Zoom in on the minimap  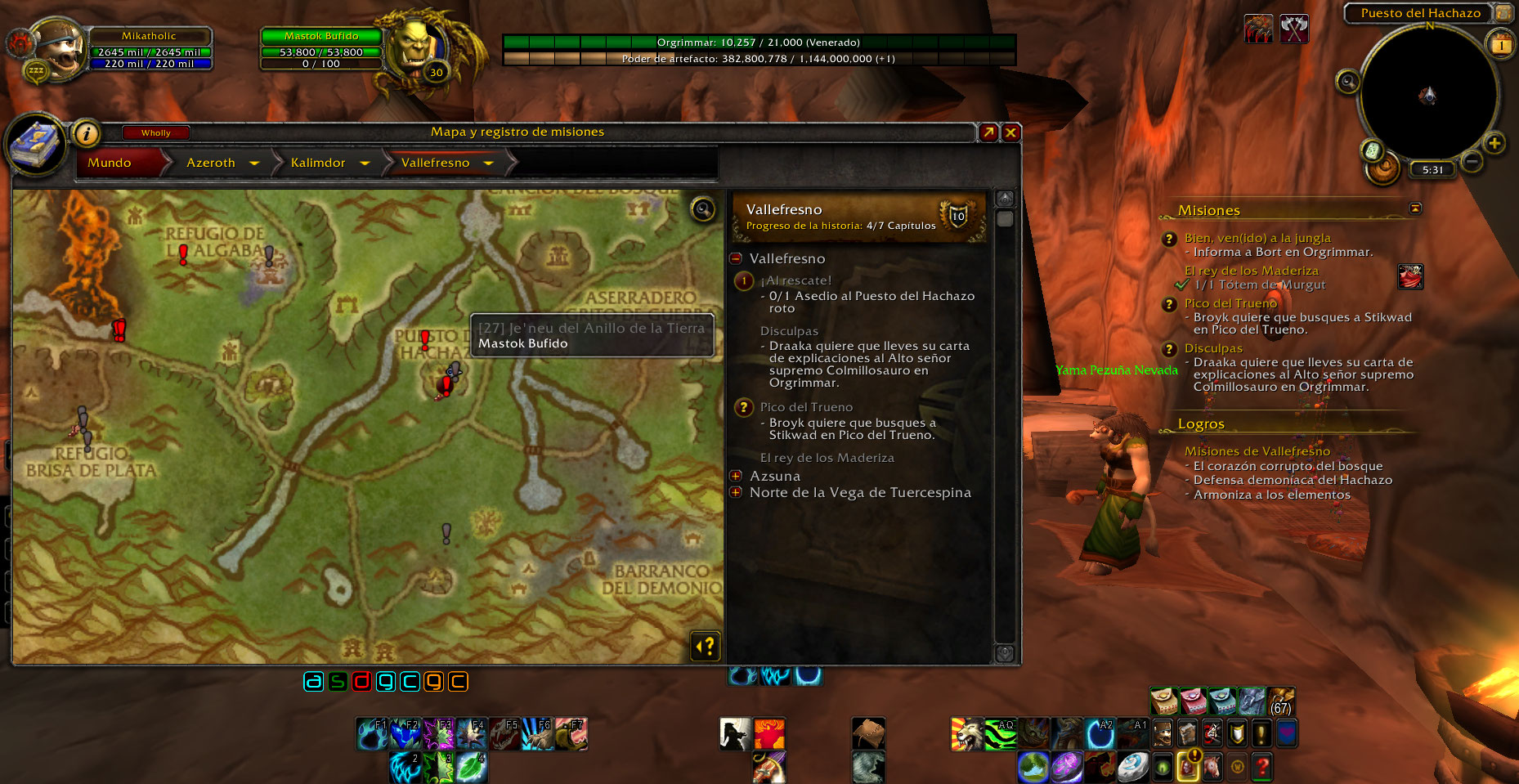[1494, 144]
